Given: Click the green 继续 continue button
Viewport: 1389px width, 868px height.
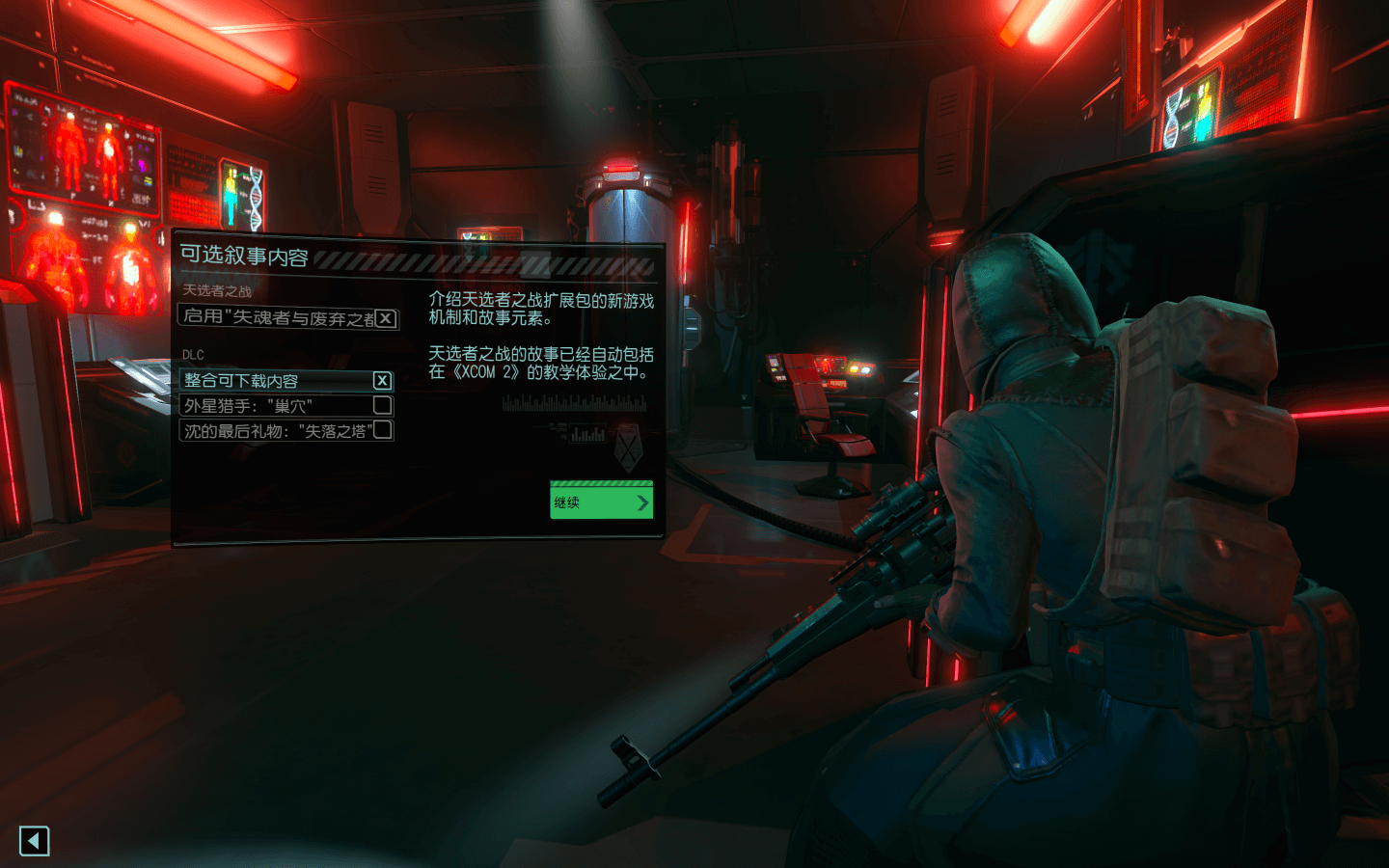Looking at the screenshot, I should 601,502.
